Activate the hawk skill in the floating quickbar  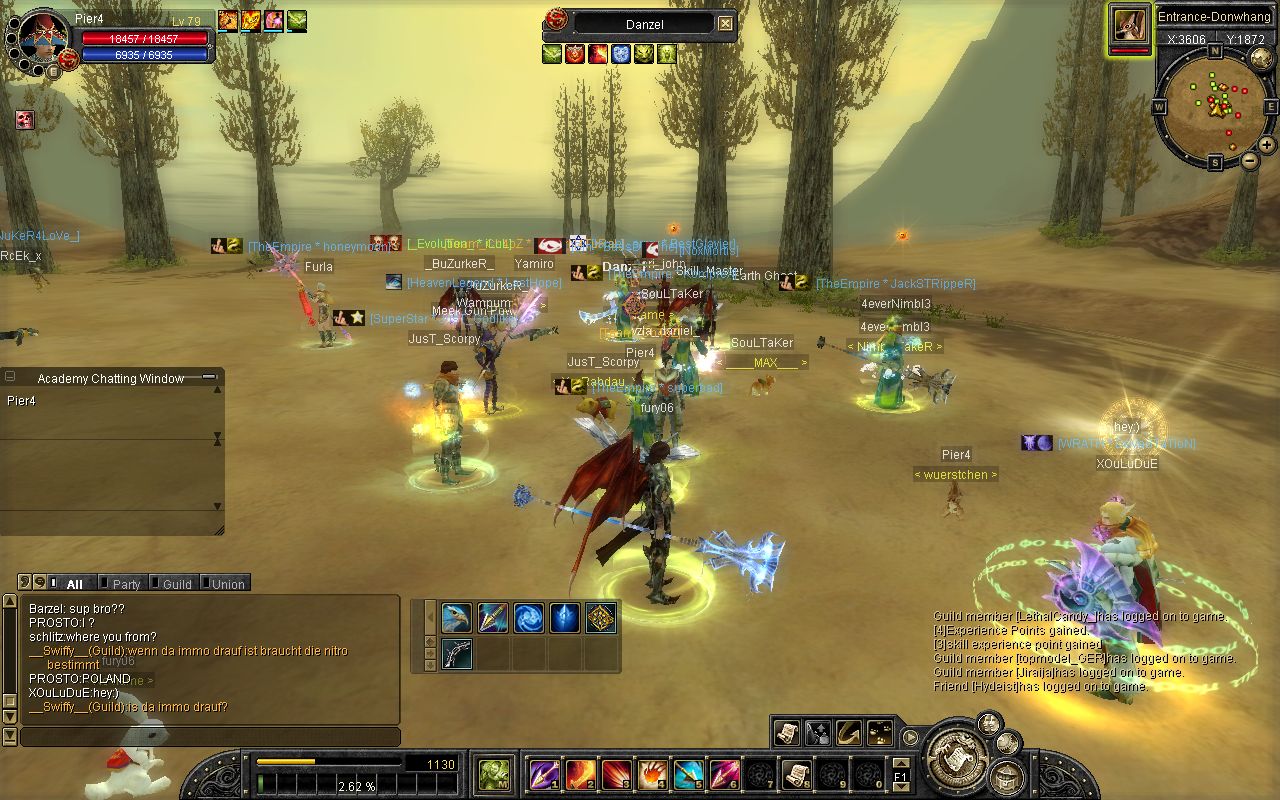click(x=457, y=618)
